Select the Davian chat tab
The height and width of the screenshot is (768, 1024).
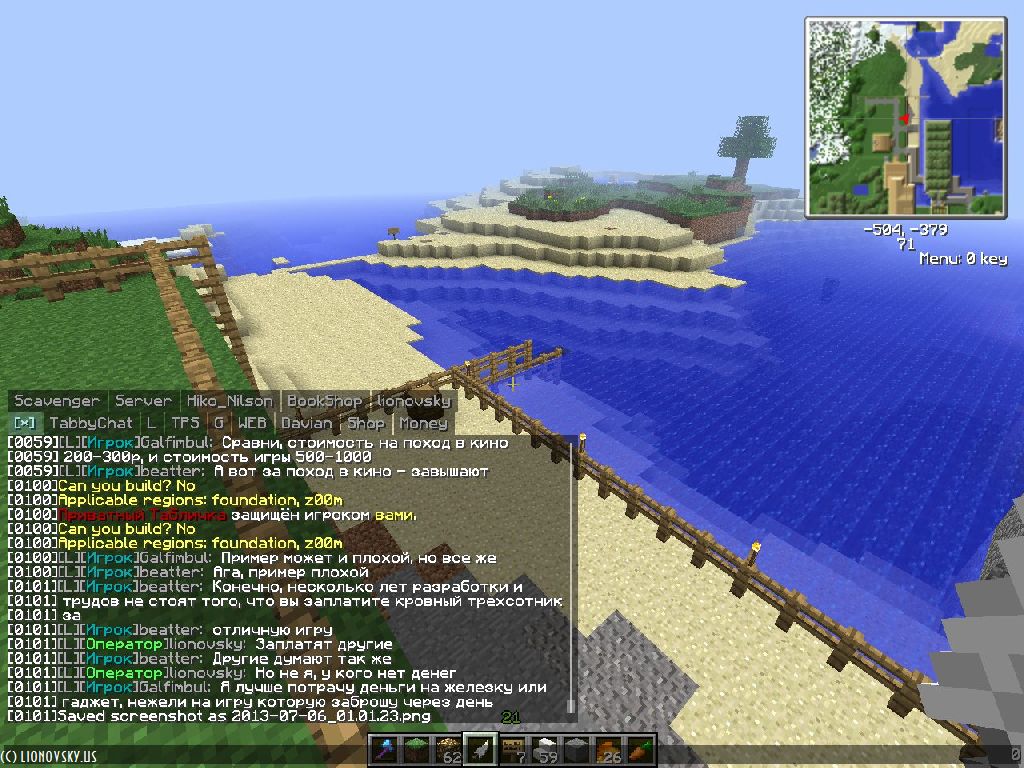pyautogui.click(x=306, y=423)
